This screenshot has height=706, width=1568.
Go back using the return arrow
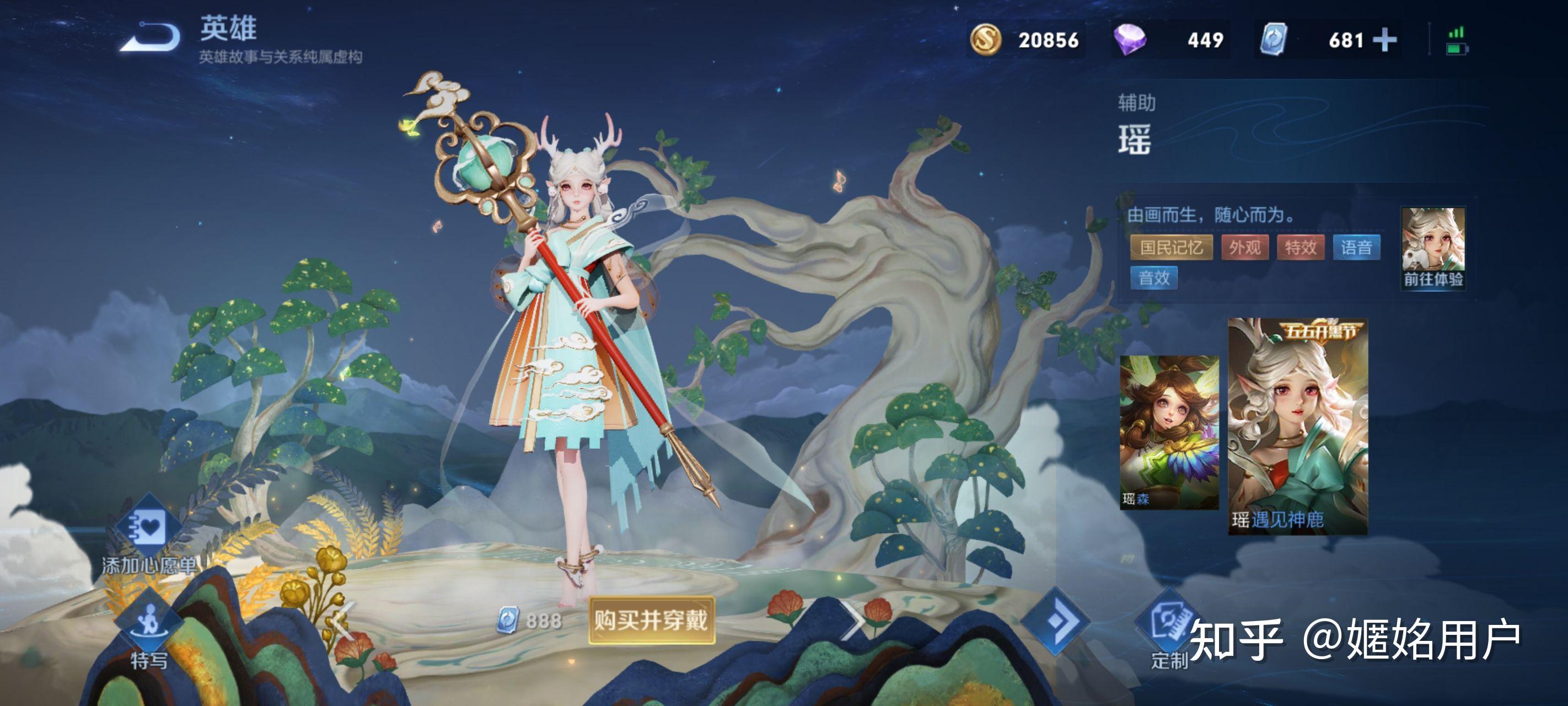[x=150, y=38]
